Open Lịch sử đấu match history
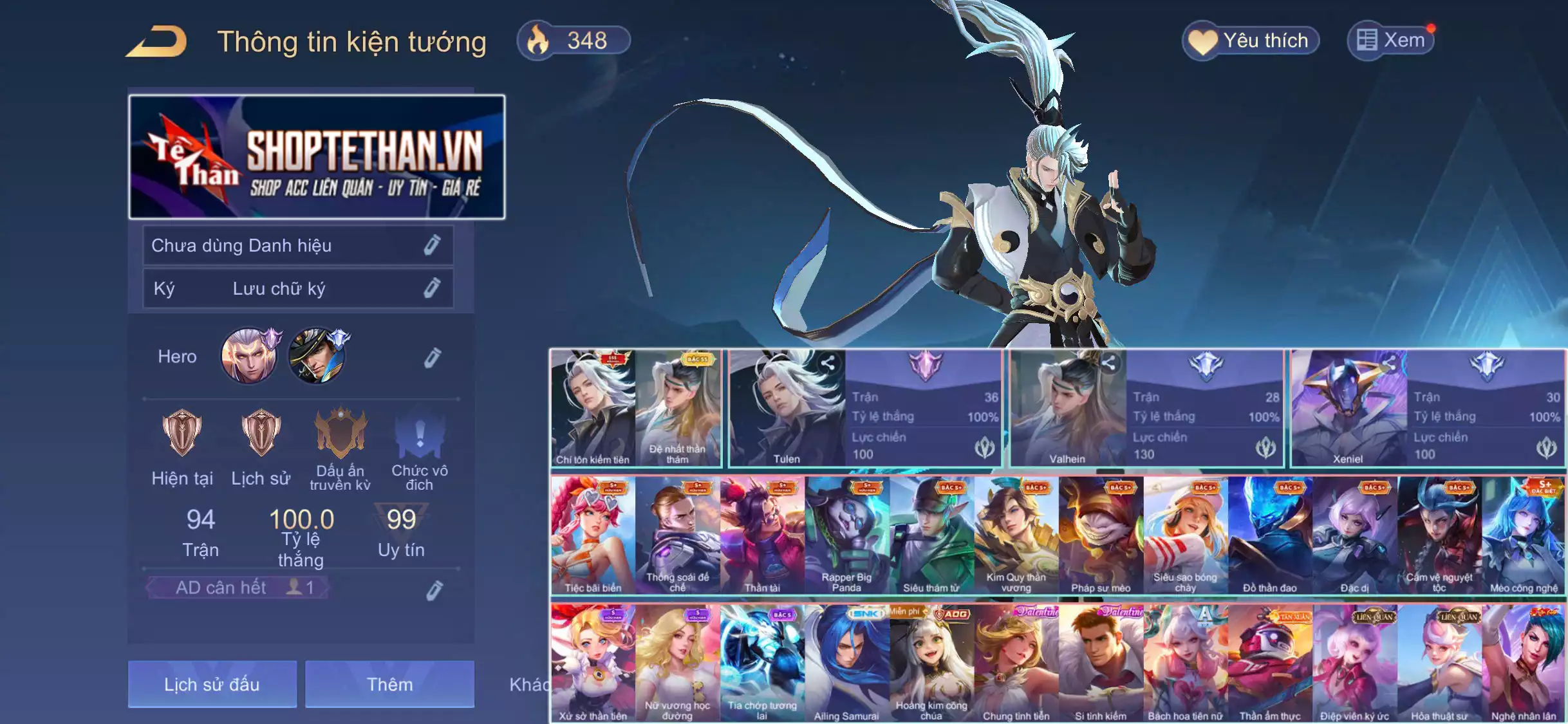The width and height of the screenshot is (1568, 724). point(212,684)
